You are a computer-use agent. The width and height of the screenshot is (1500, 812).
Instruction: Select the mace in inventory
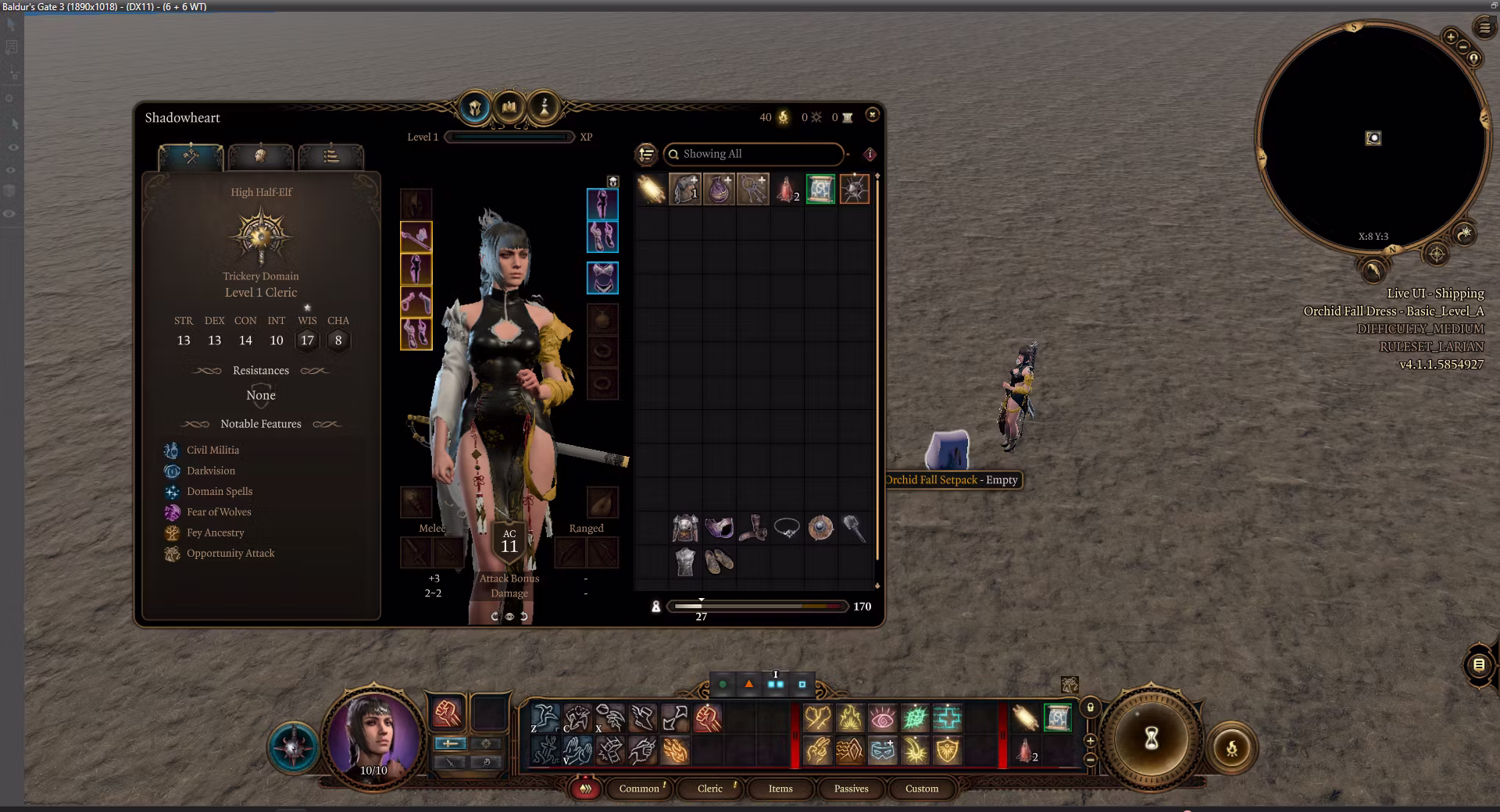(854, 529)
